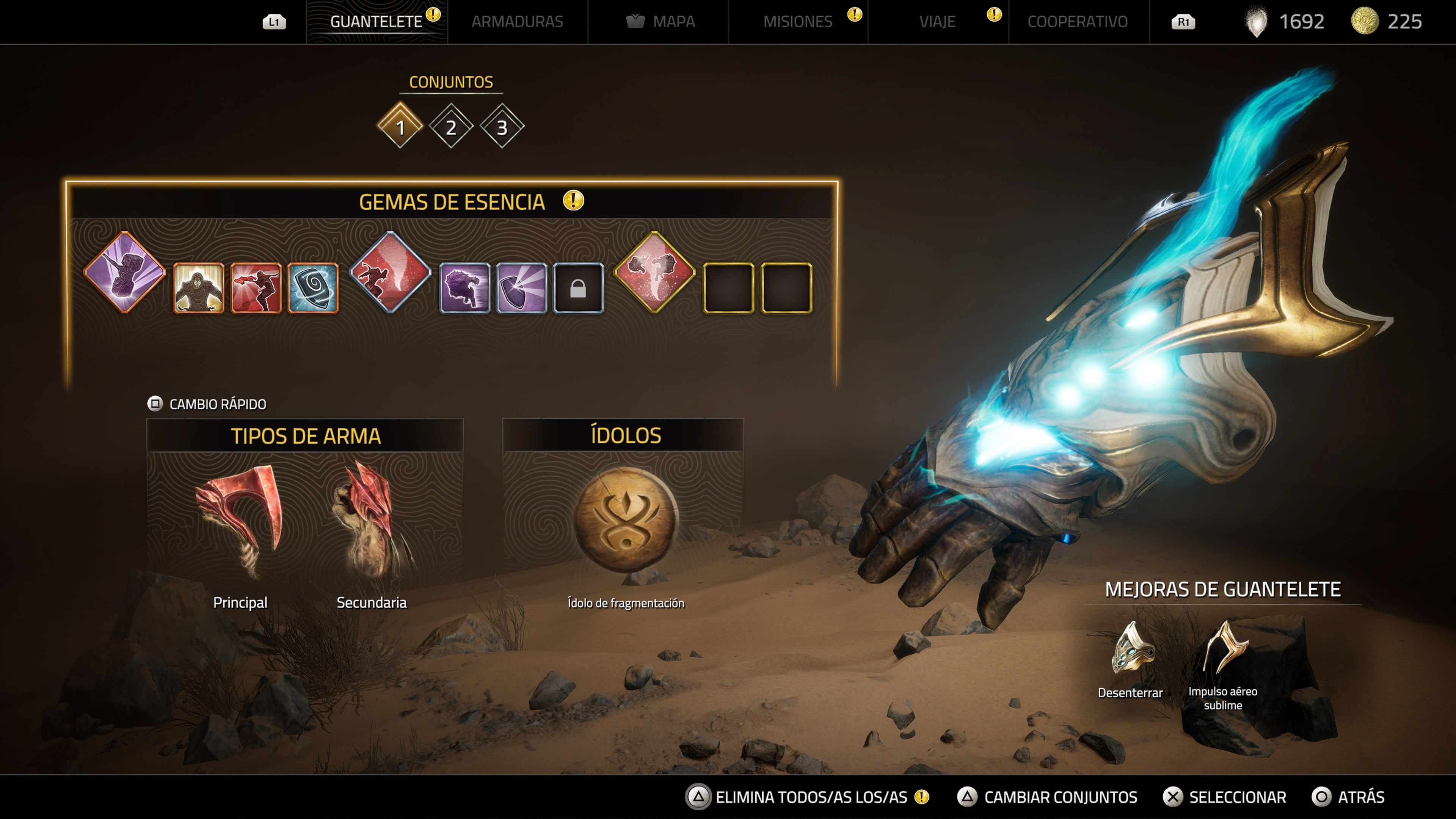
Task: Select the Ídolo de fragmentación
Action: click(x=626, y=520)
